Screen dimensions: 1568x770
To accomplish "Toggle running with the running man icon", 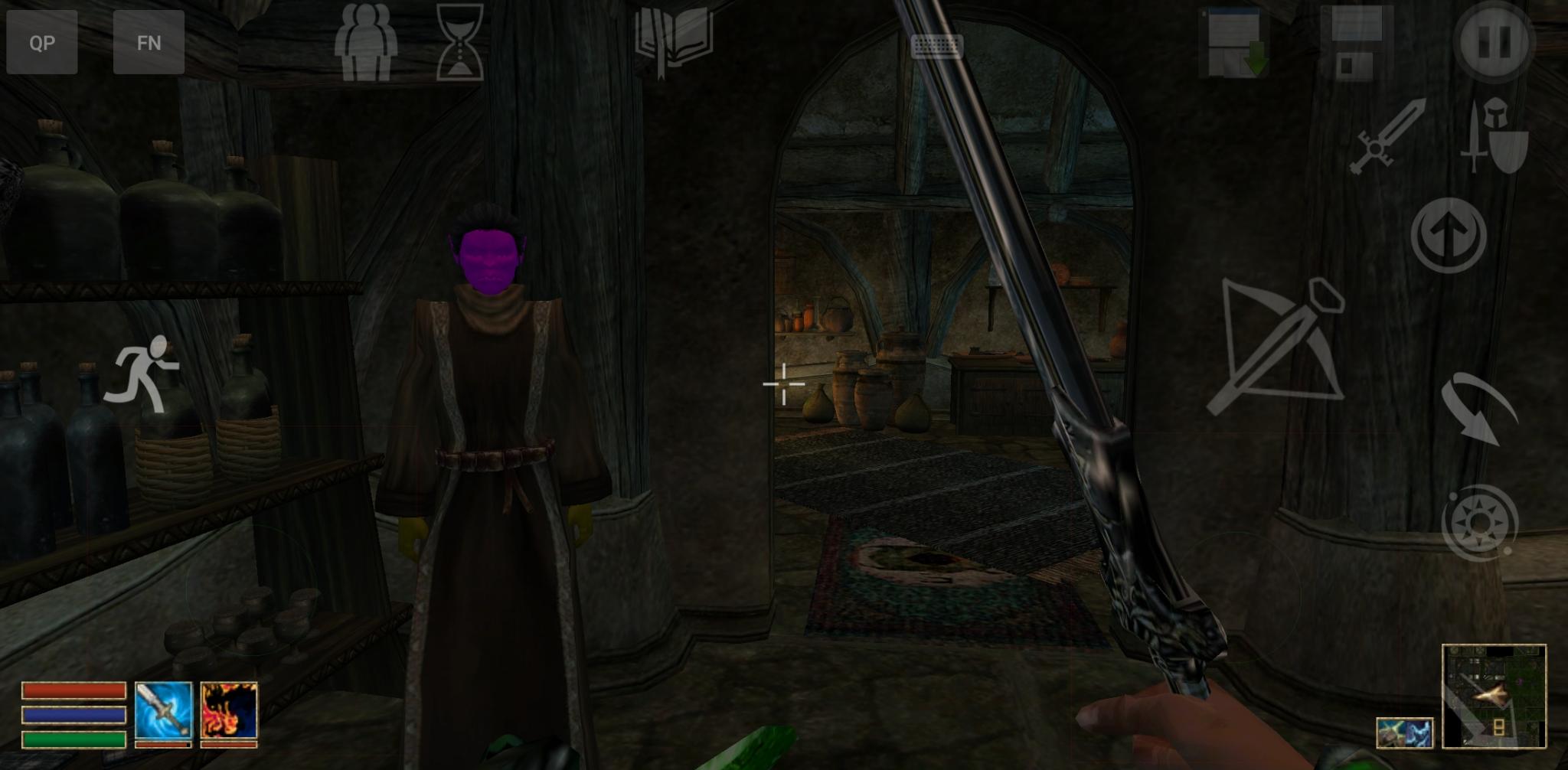I will (142, 374).
